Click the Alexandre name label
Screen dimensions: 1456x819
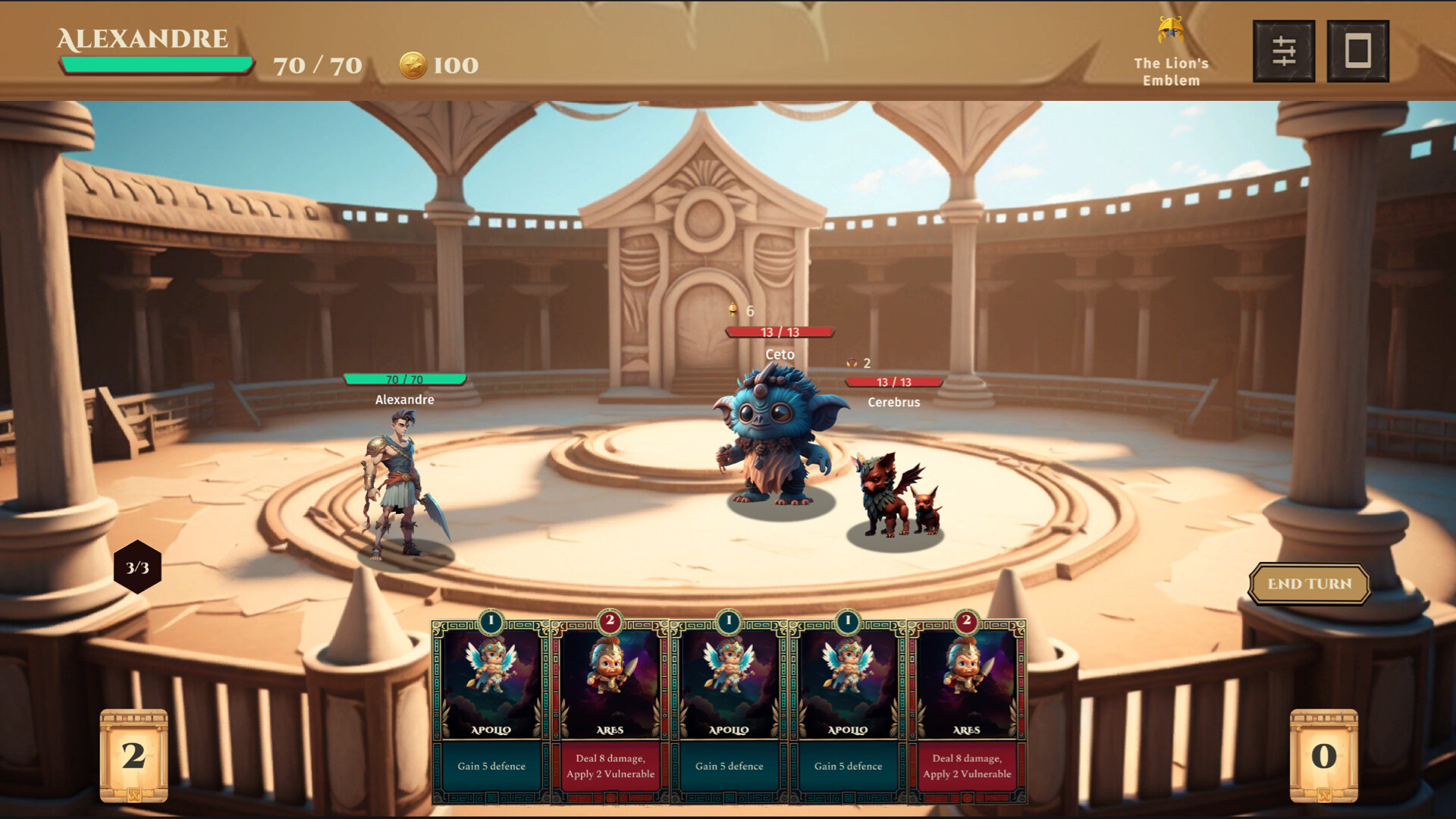(x=403, y=400)
